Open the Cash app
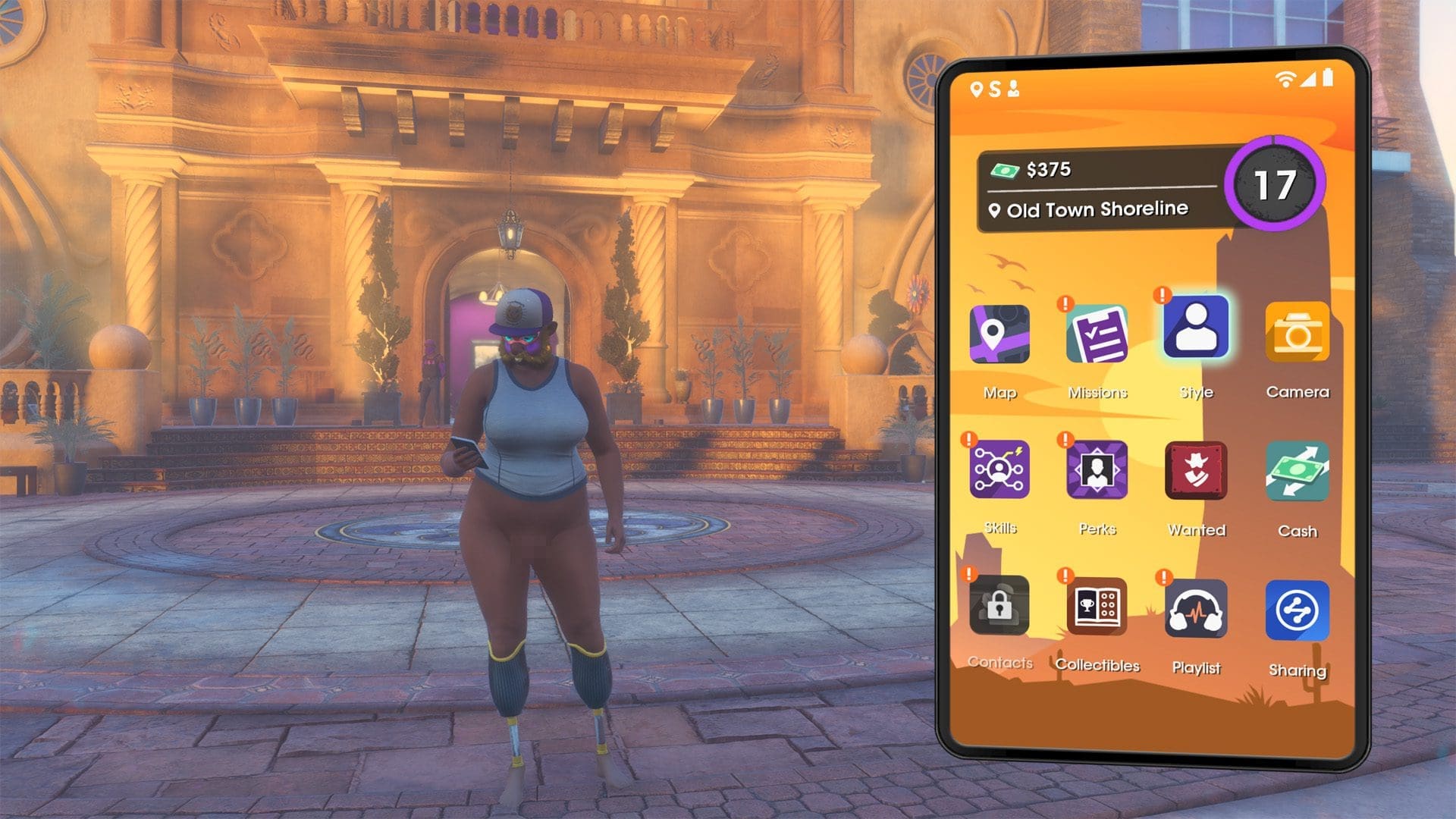Screen dimensions: 1456x819 point(1297,471)
